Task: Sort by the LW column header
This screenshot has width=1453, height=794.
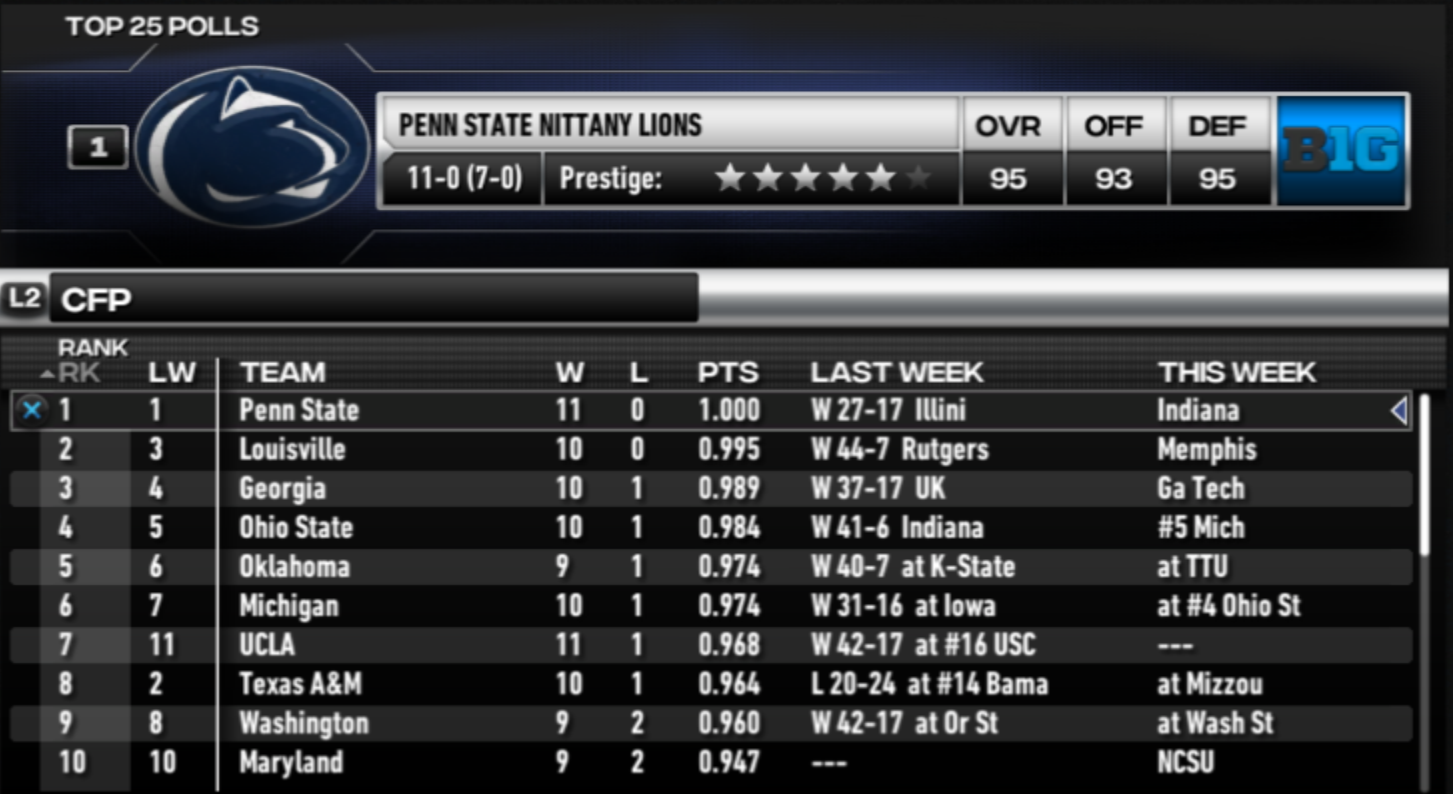Action: point(172,373)
